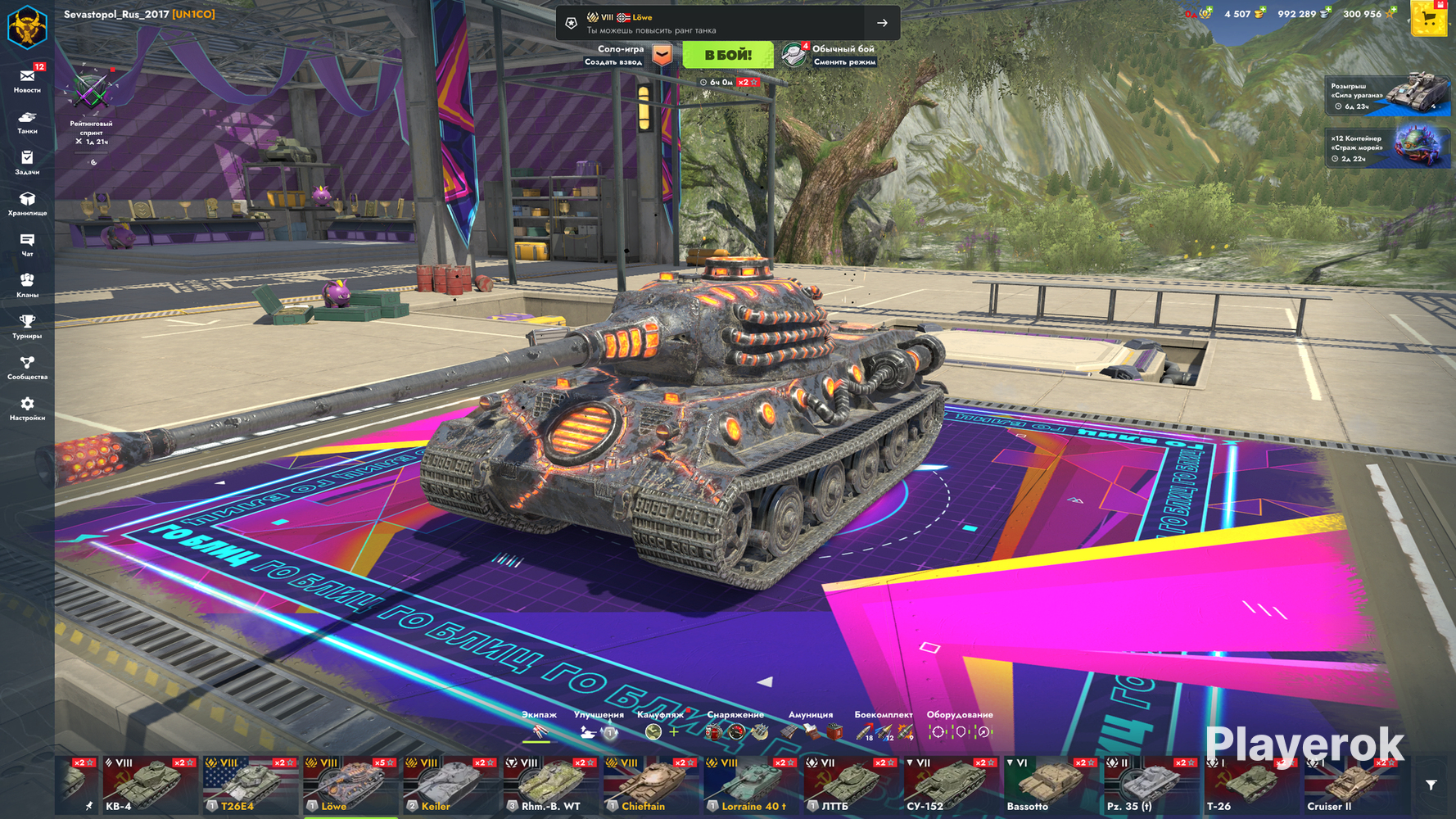Open the Кланы clans menu
This screenshot has height=819, width=1456.
[x=27, y=284]
